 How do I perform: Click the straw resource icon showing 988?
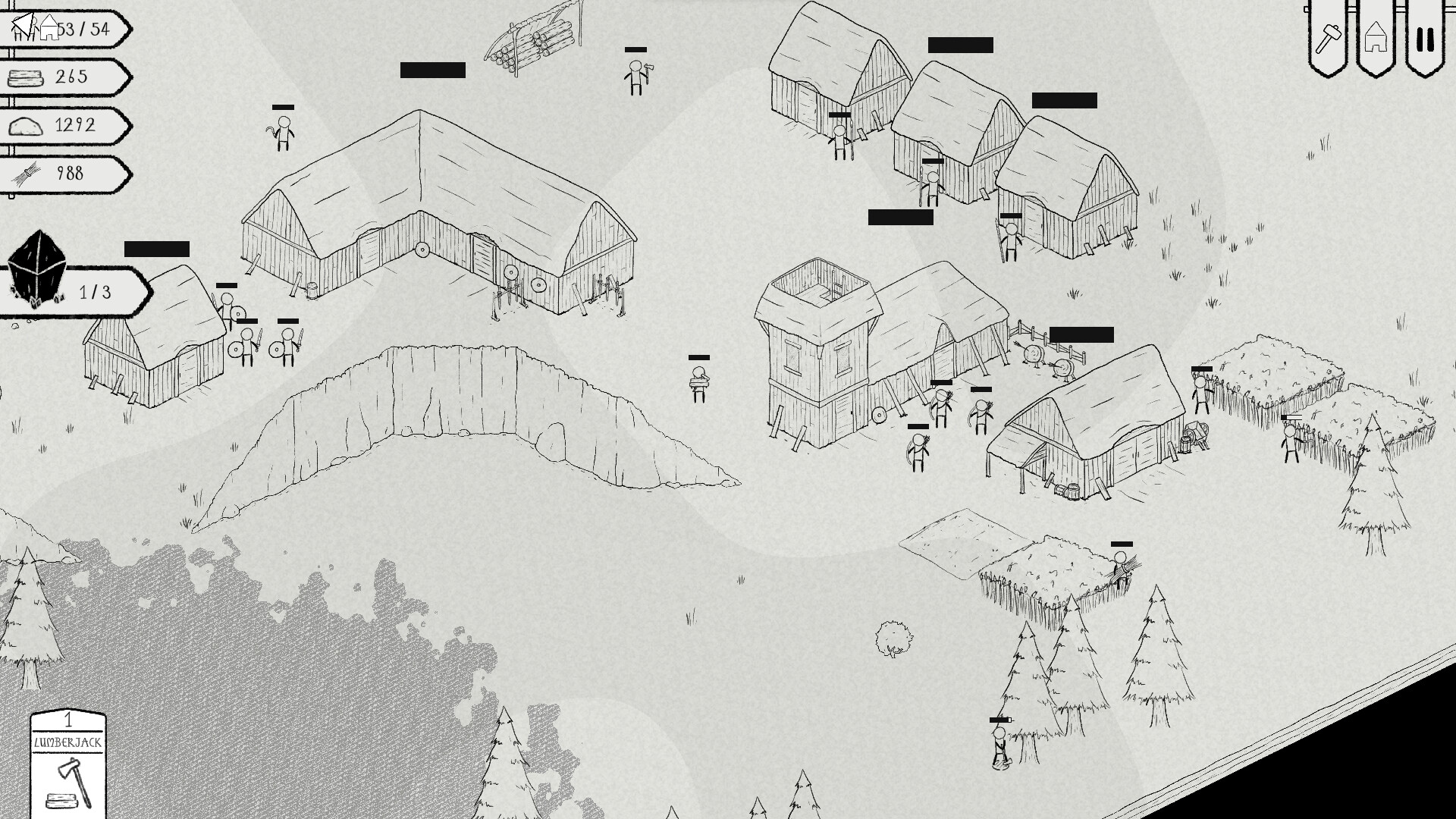coord(24,174)
